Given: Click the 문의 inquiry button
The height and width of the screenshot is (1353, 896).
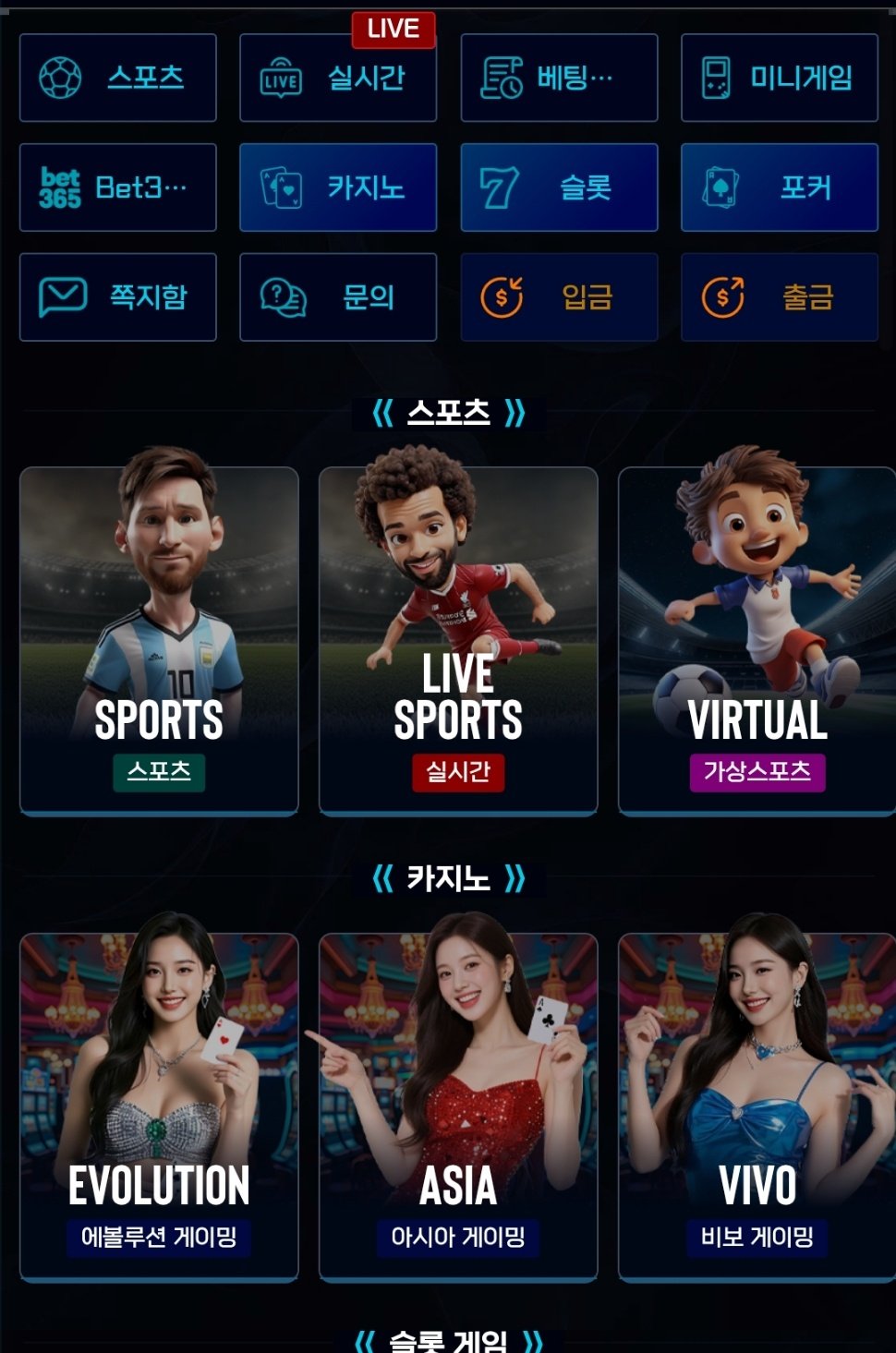Looking at the screenshot, I should coord(338,297).
